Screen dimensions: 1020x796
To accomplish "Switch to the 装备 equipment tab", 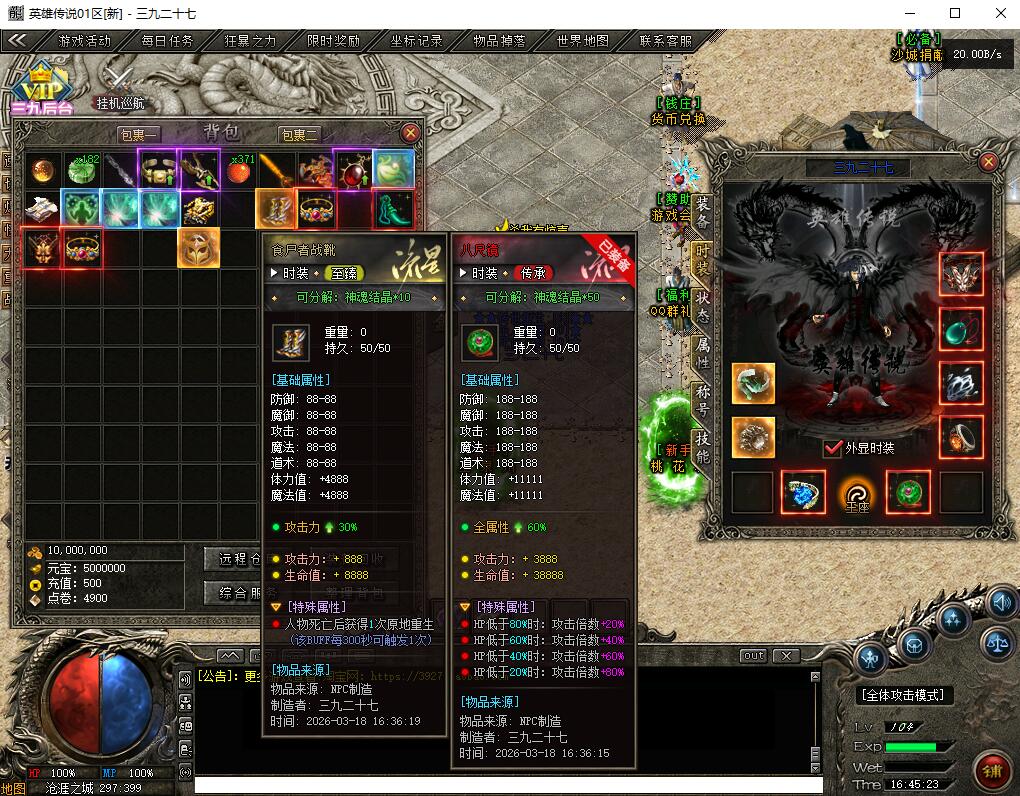I will [x=703, y=212].
